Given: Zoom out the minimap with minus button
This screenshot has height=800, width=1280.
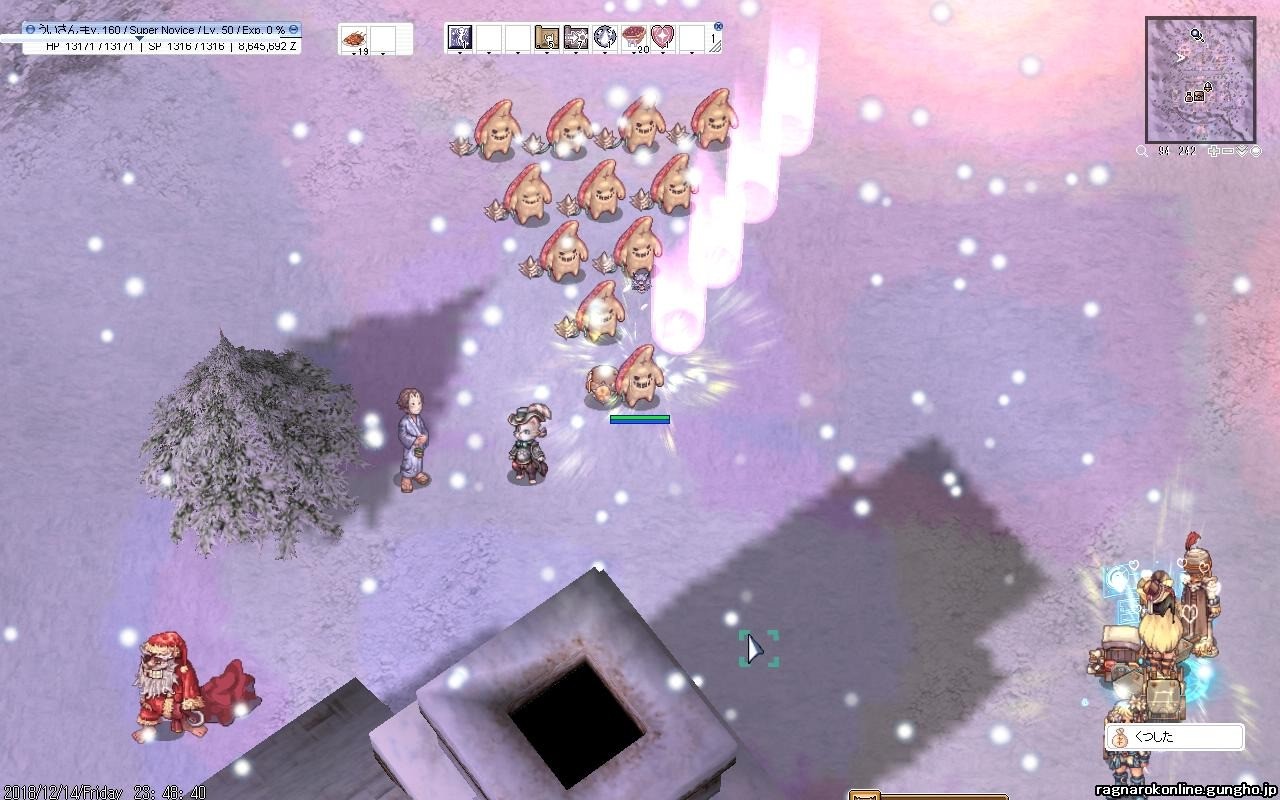Looking at the screenshot, I should tap(1227, 151).
